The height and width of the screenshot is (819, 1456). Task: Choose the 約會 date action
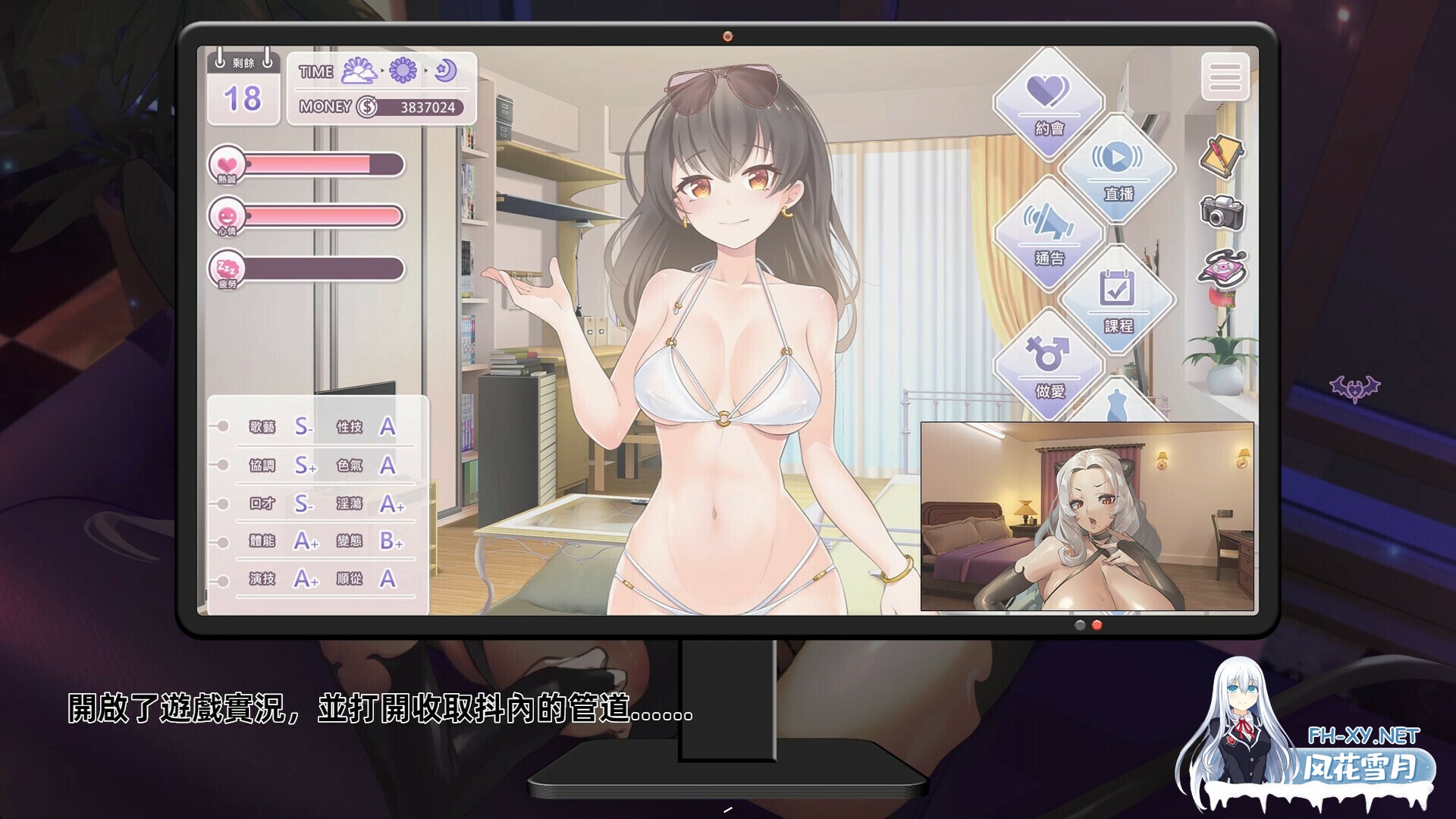tap(1049, 104)
